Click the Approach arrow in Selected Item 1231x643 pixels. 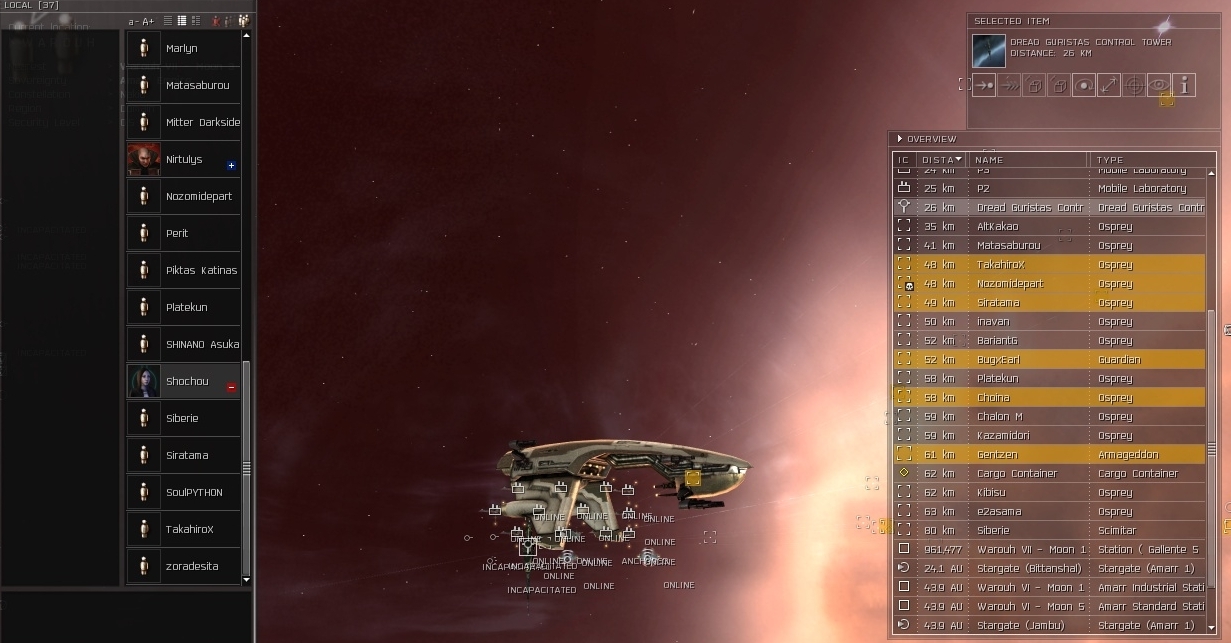pyautogui.click(x=984, y=86)
